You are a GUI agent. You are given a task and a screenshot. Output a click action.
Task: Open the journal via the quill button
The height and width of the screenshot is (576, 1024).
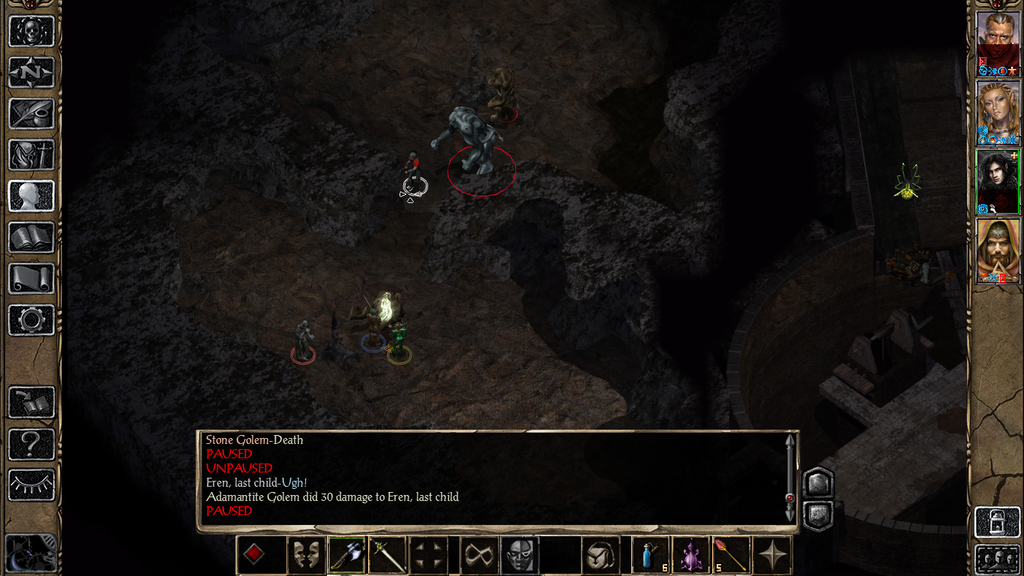tap(31, 113)
